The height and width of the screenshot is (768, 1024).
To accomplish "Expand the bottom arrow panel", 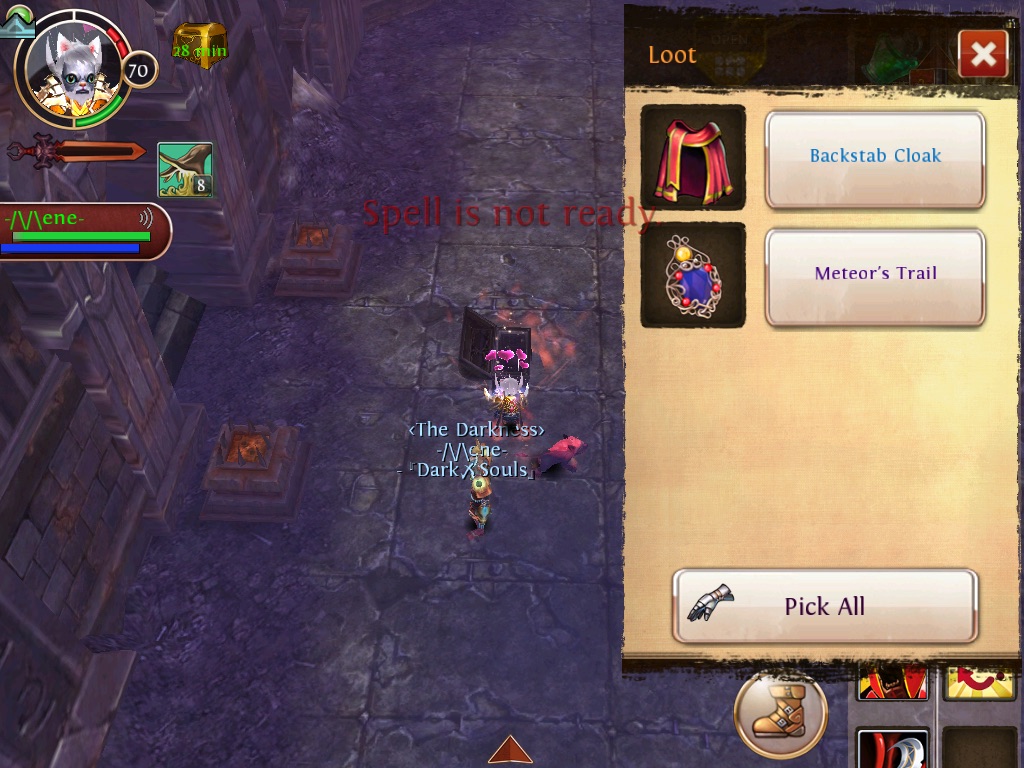I will (x=510, y=750).
